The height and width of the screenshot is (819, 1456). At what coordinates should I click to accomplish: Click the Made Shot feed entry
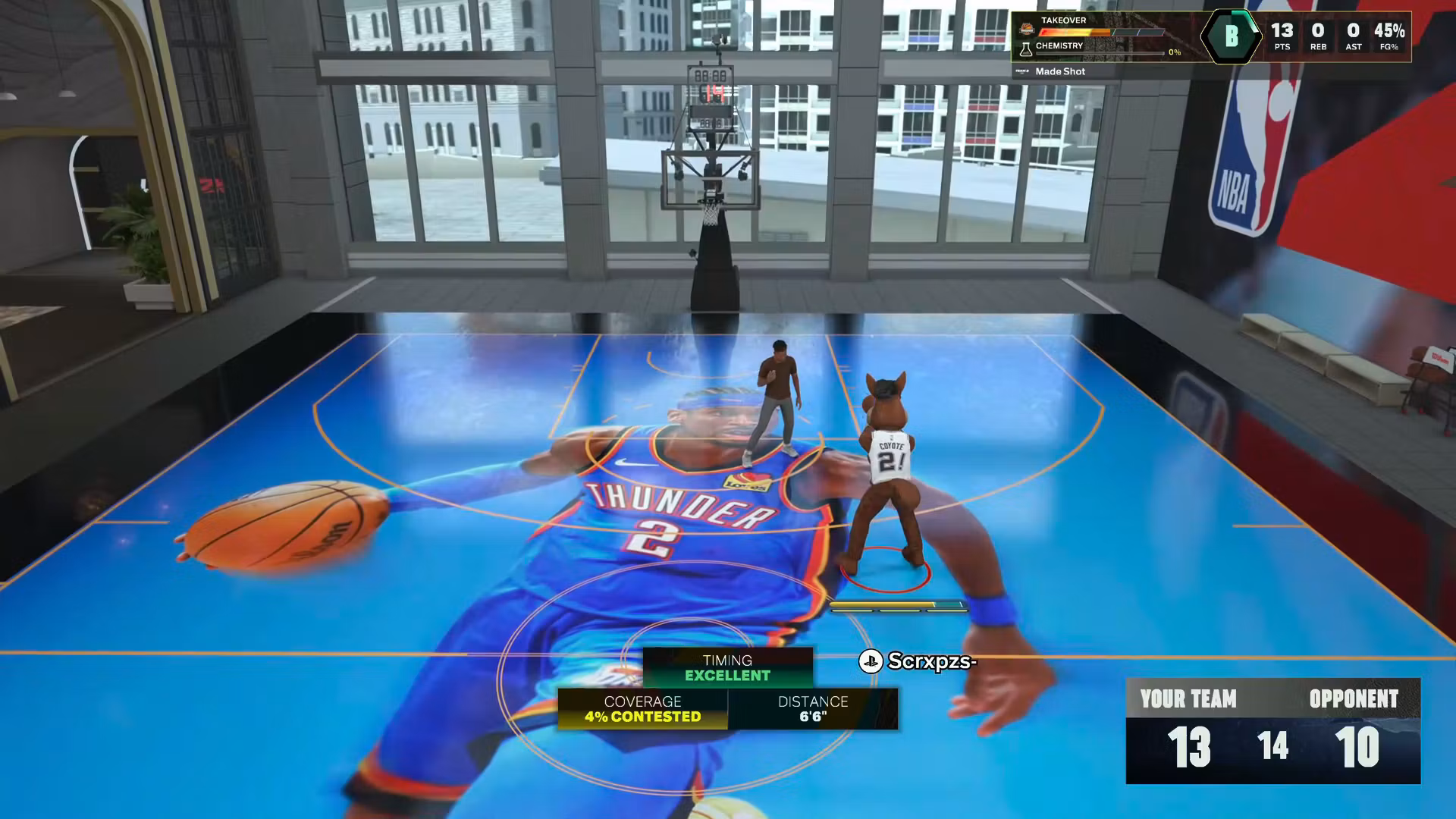point(1060,71)
